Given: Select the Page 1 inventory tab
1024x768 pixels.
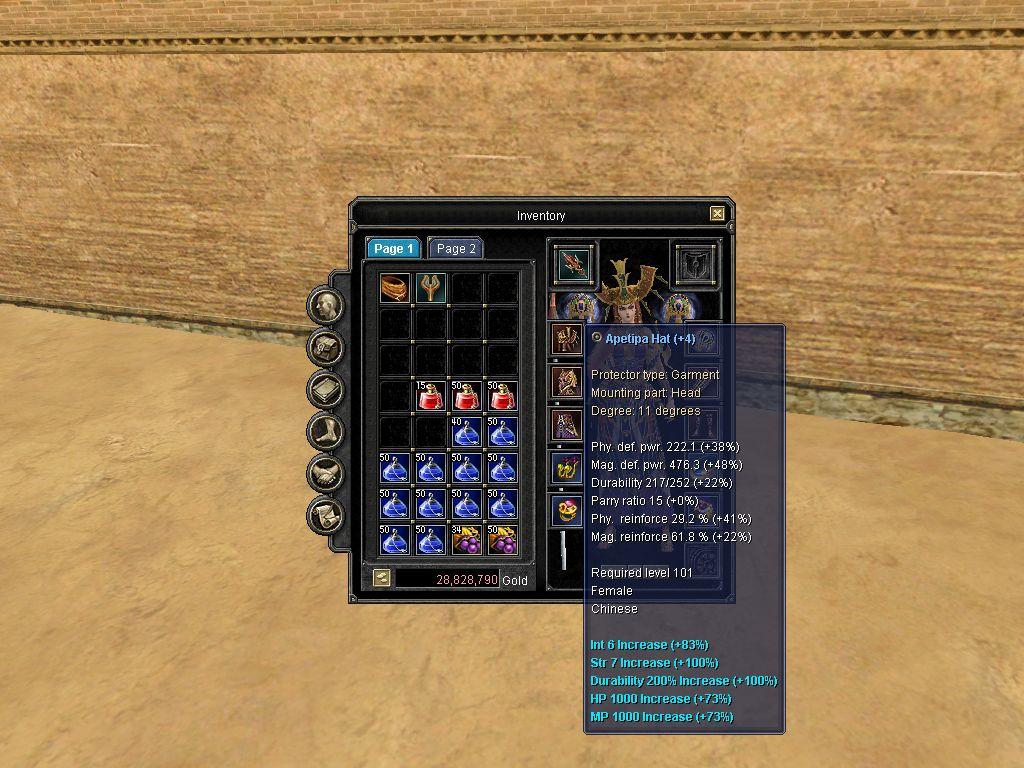Looking at the screenshot, I should point(392,249).
